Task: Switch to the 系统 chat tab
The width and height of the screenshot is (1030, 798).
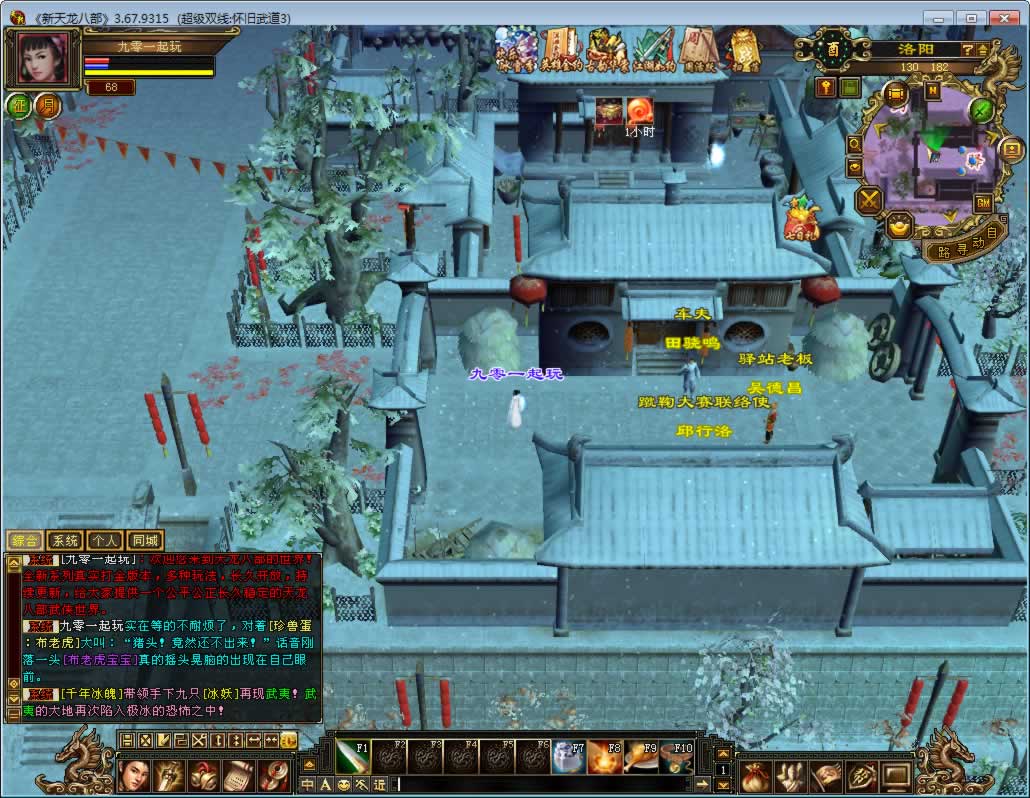Action: tap(64, 540)
